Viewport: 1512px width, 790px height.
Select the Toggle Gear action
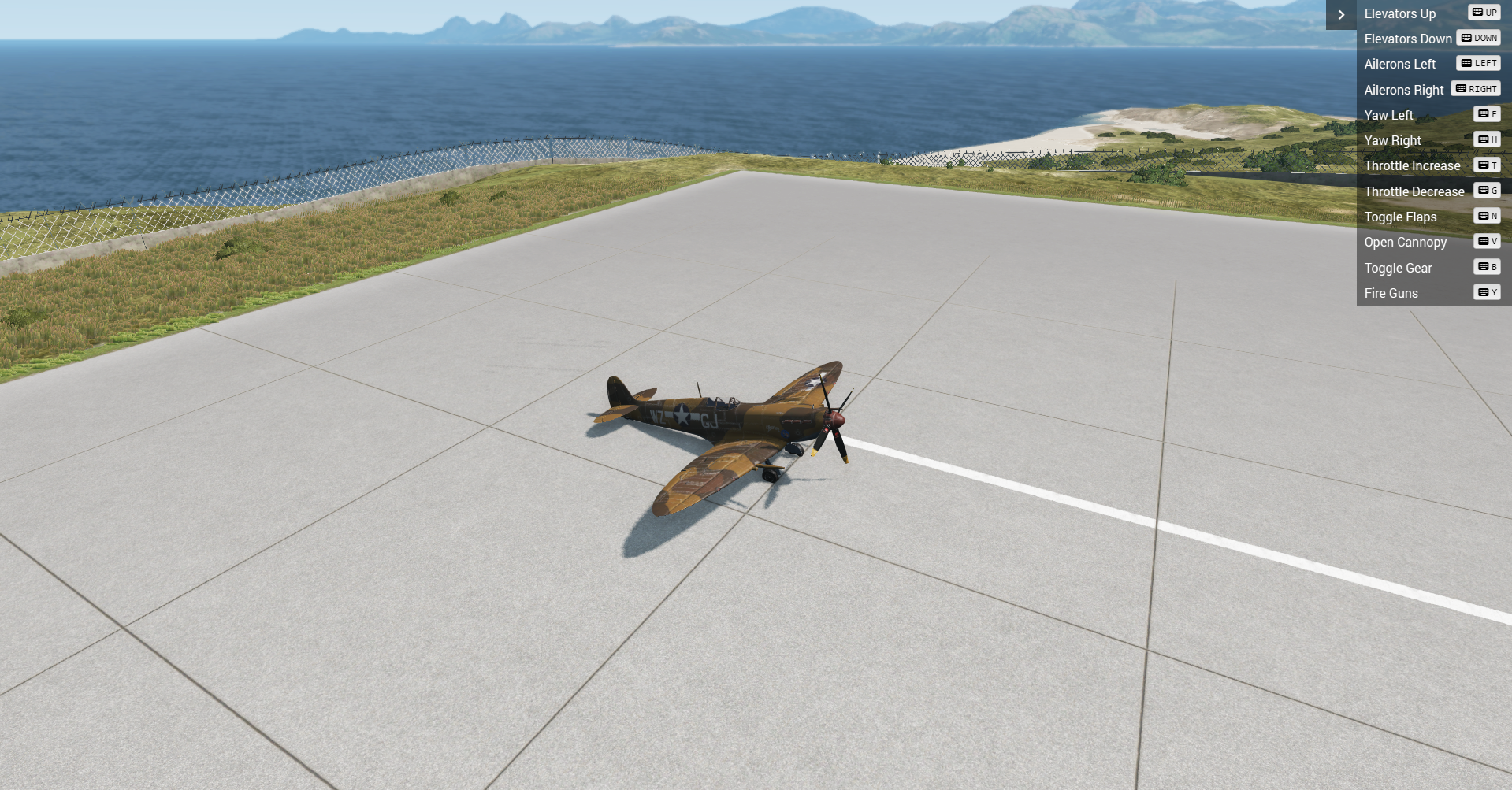[1399, 268]
